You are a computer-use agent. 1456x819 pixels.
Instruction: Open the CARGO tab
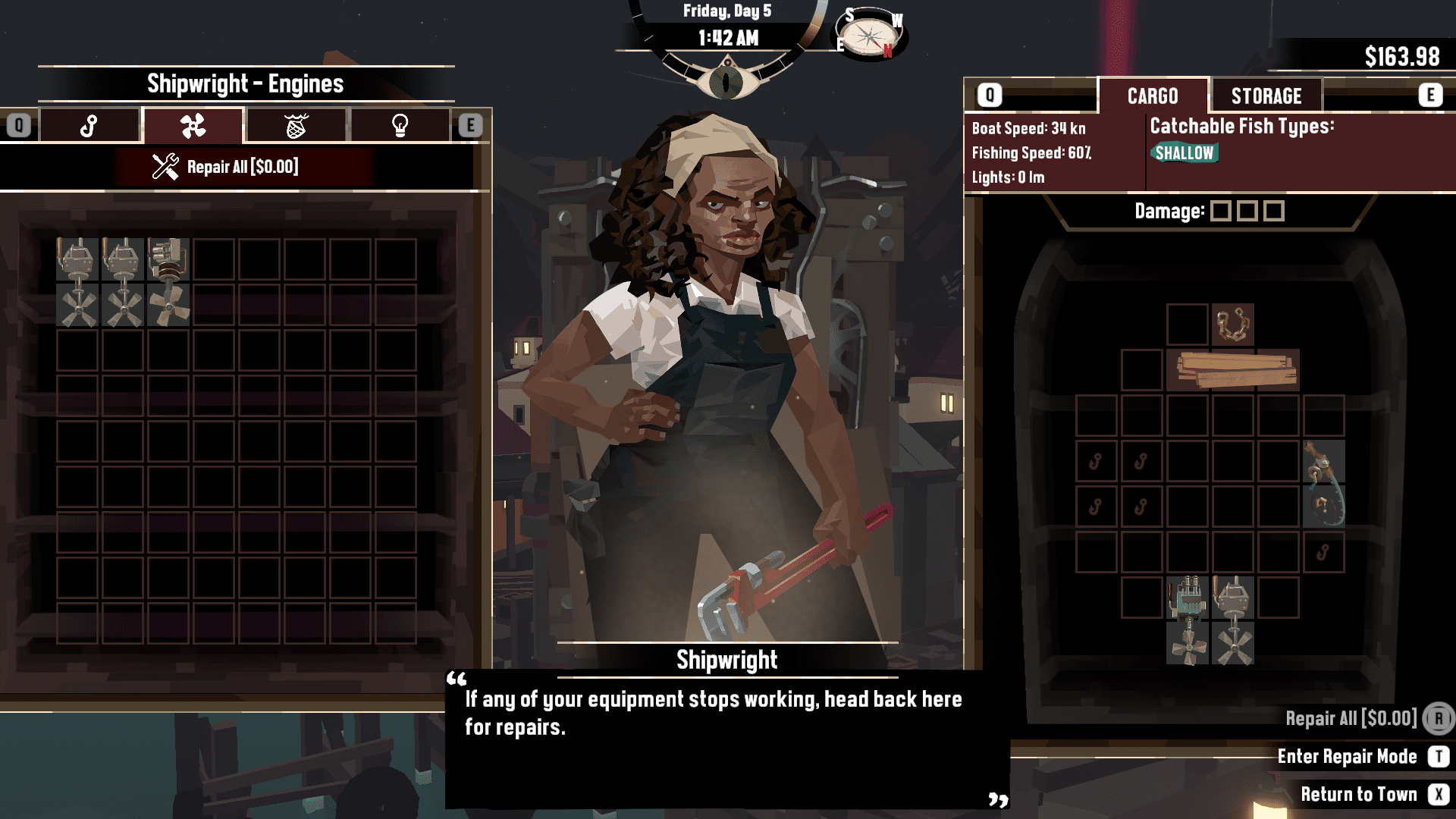click(x=1151, y=96)
